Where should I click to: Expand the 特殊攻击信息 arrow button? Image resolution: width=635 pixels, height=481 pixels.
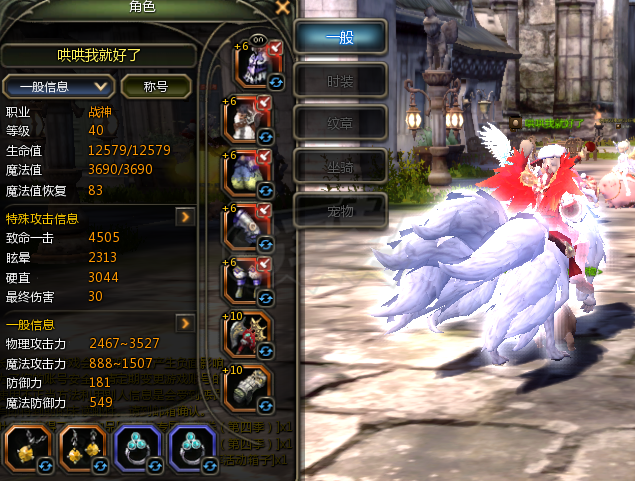click(x=185, y=216)
